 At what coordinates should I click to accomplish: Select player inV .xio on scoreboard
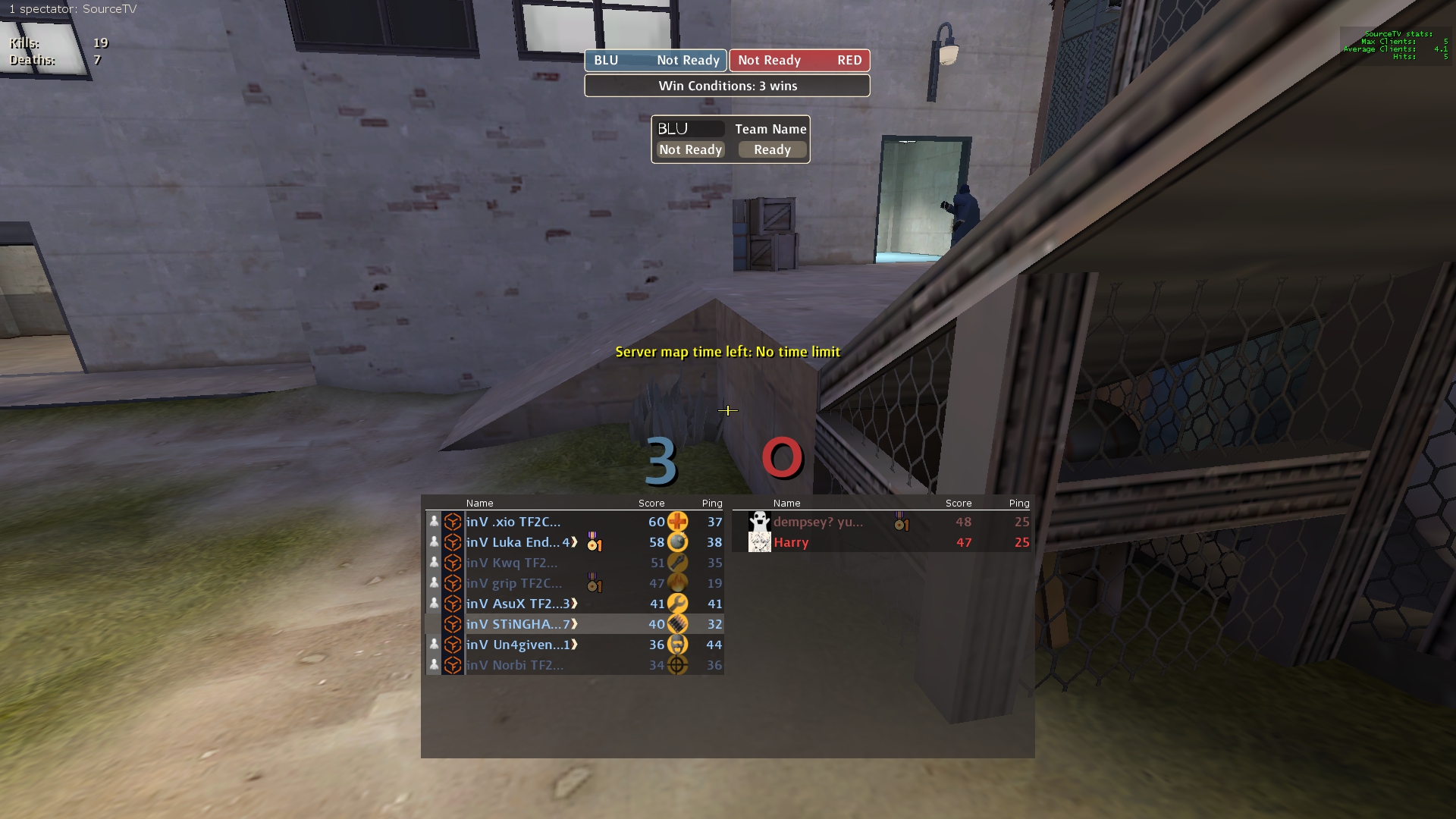(513, 522)
